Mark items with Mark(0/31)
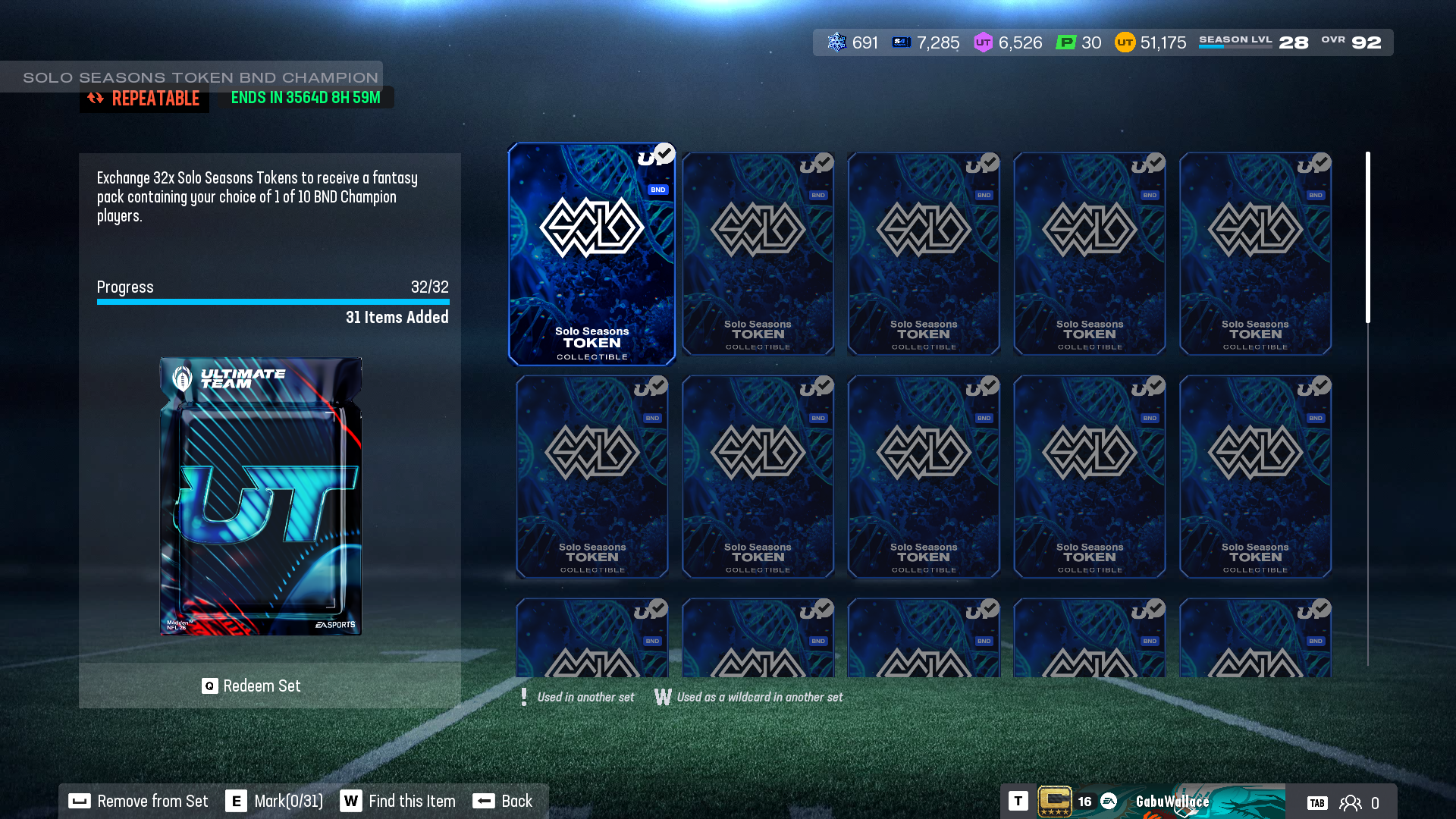 click(275, 802)
